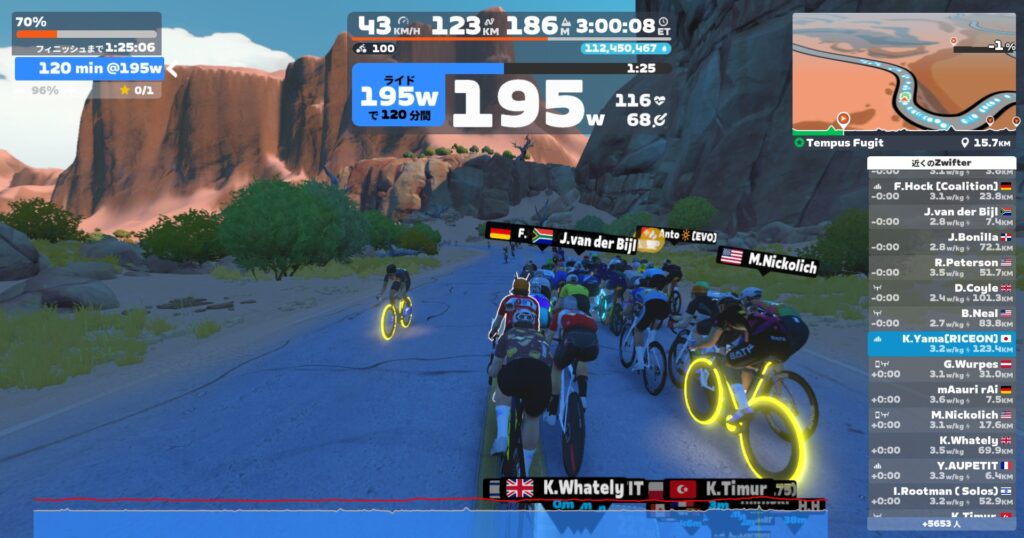Choose B.Neal in the rider list

[x=941, y=318]
